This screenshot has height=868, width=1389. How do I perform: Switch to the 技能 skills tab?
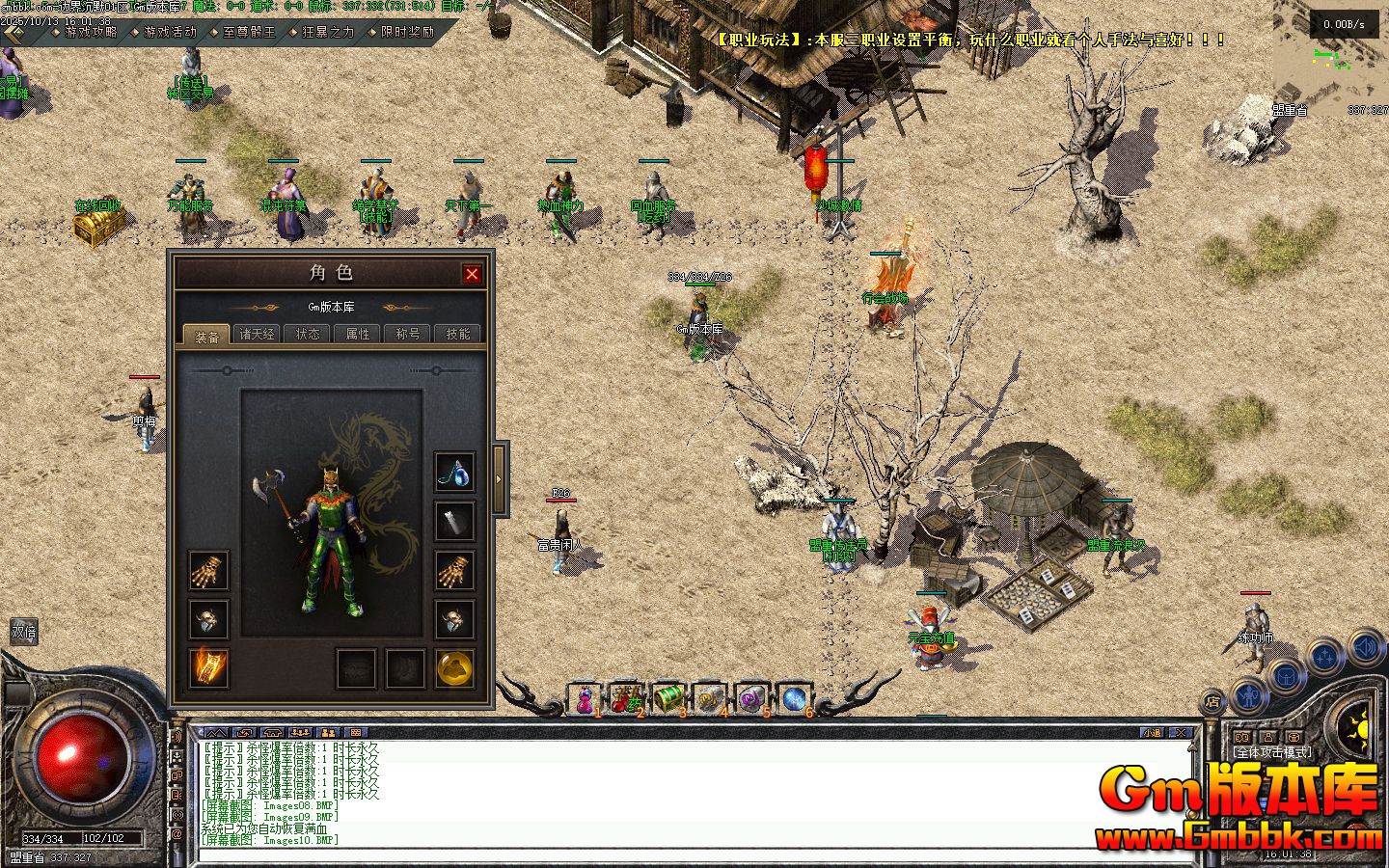point(458,334)
